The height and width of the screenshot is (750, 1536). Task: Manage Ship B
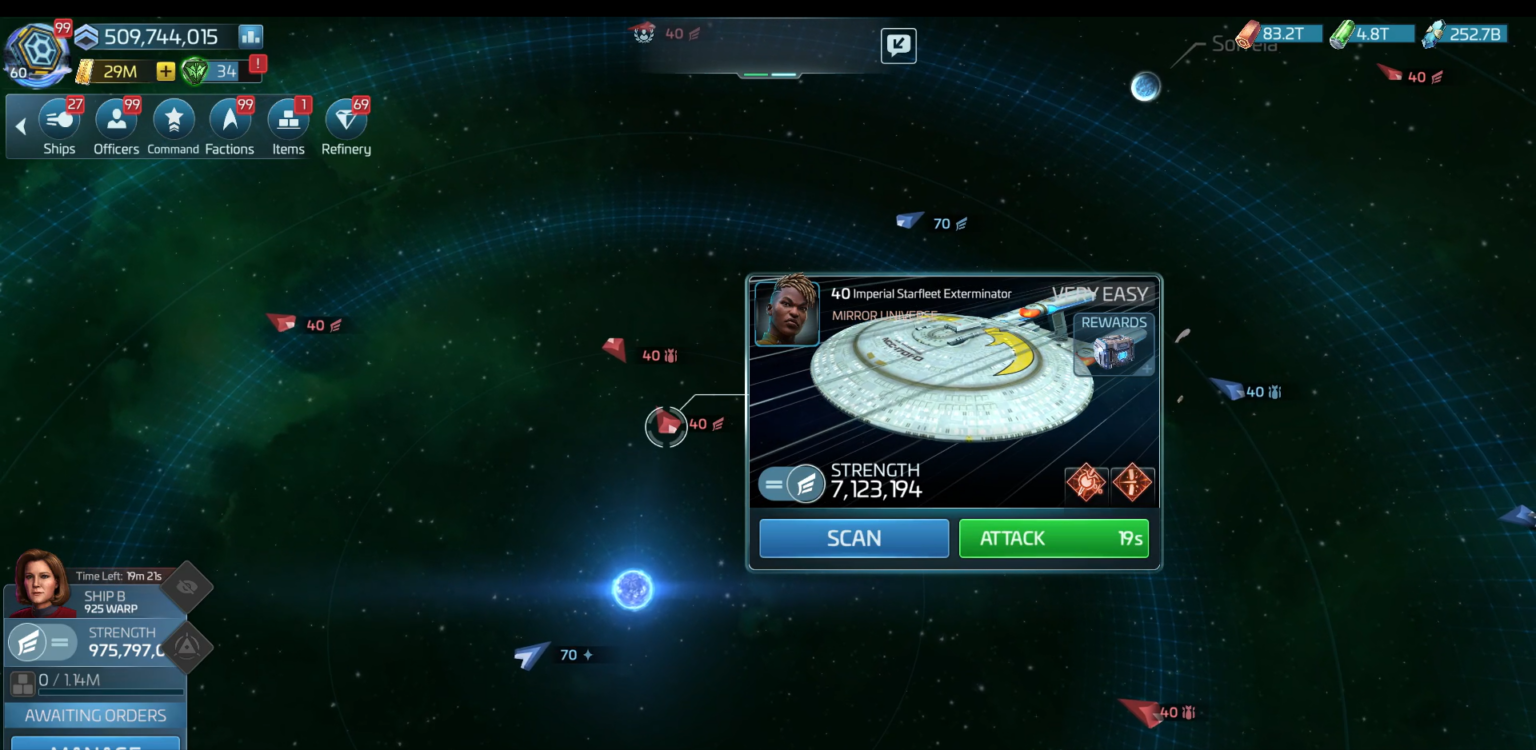[x=95, y=743]
